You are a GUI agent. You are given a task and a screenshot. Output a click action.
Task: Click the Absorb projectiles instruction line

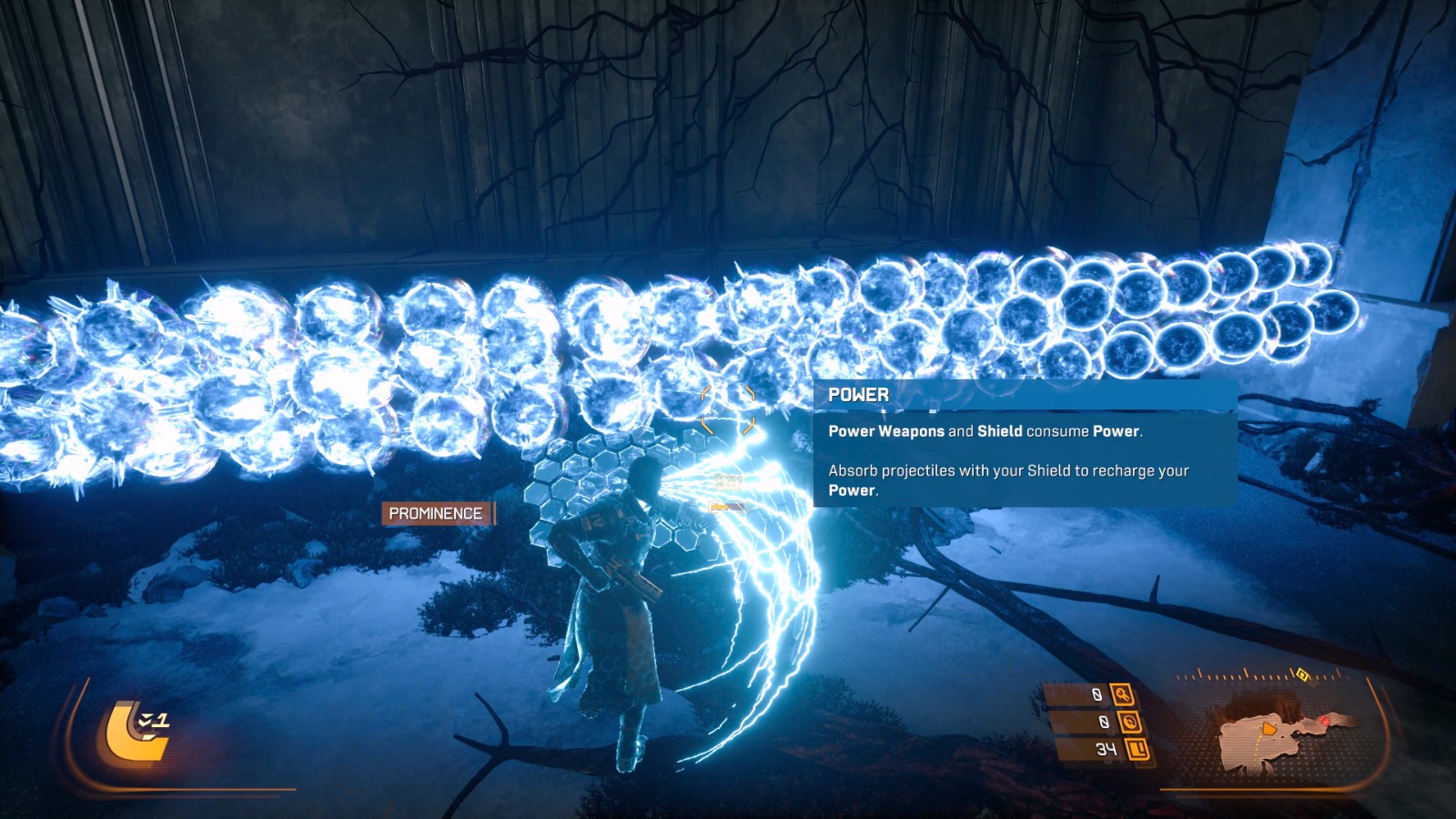click(x=1006, y=472)
